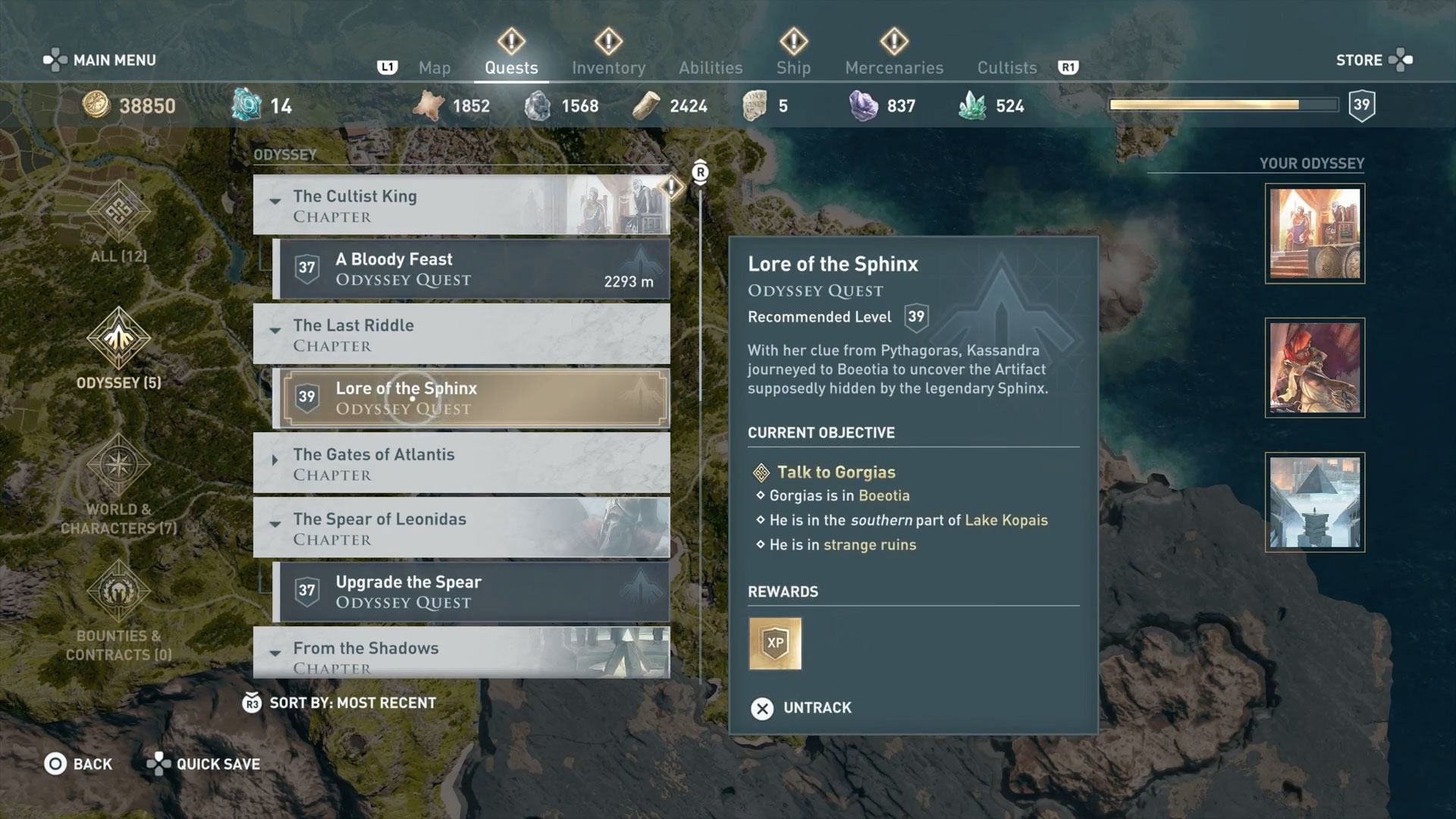Image resolution: width=1456 pixels, height=819 pixels.
Task: Expand The Gates of Atlantis chapter
Action: (x=275, y=460)
